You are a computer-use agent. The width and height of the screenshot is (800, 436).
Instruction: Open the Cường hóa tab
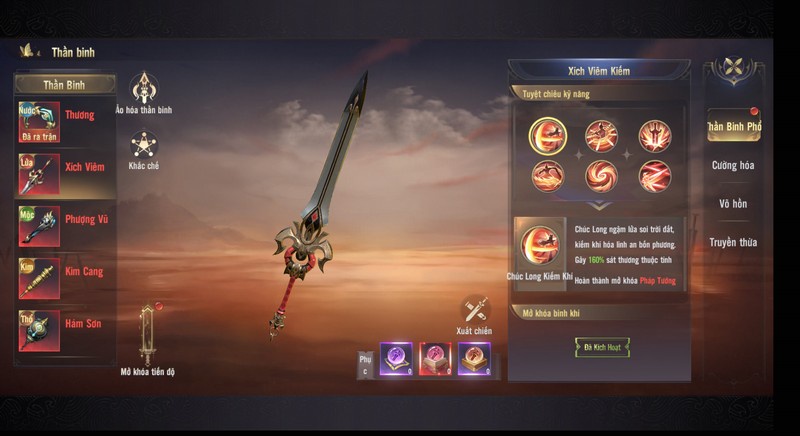(733, 165)
